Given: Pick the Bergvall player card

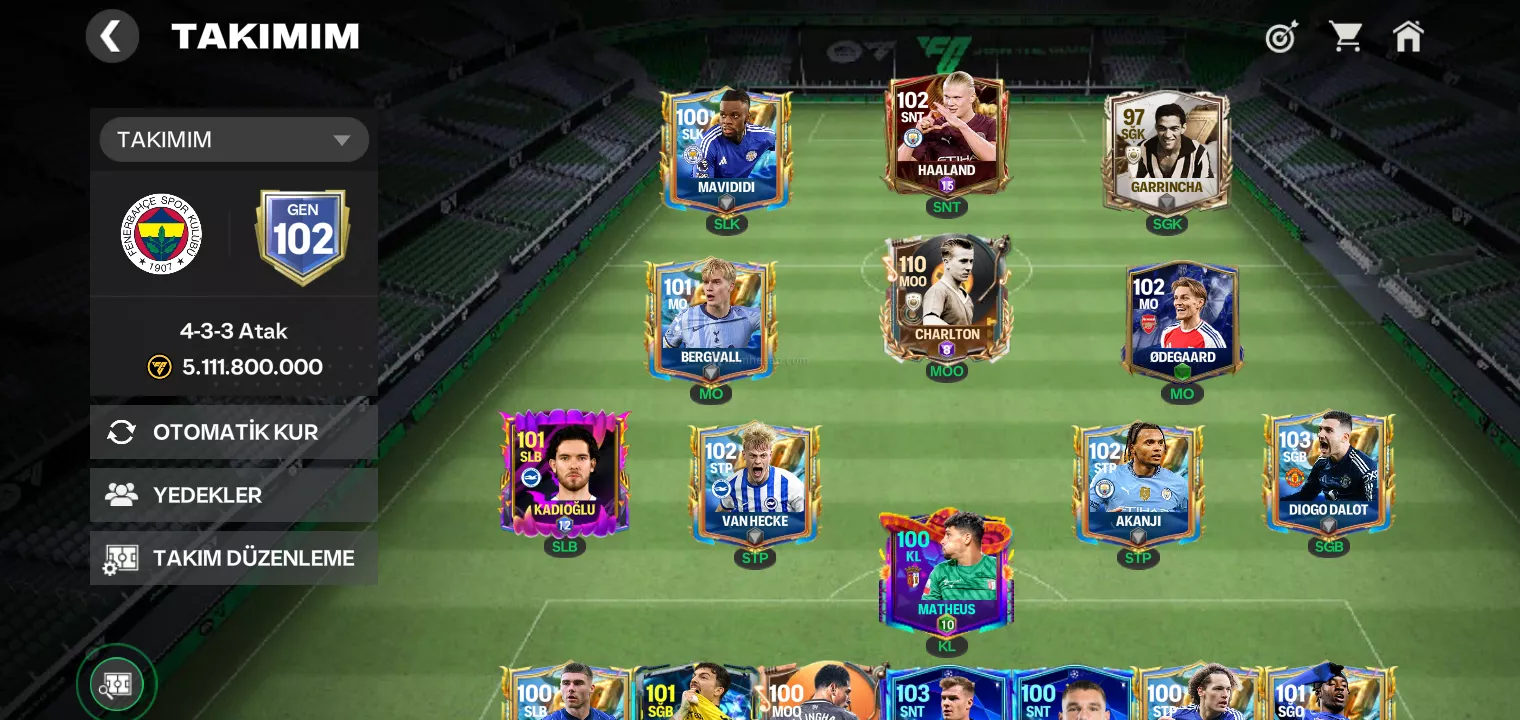Looking at the screenshot, I should tap(711, 320).
